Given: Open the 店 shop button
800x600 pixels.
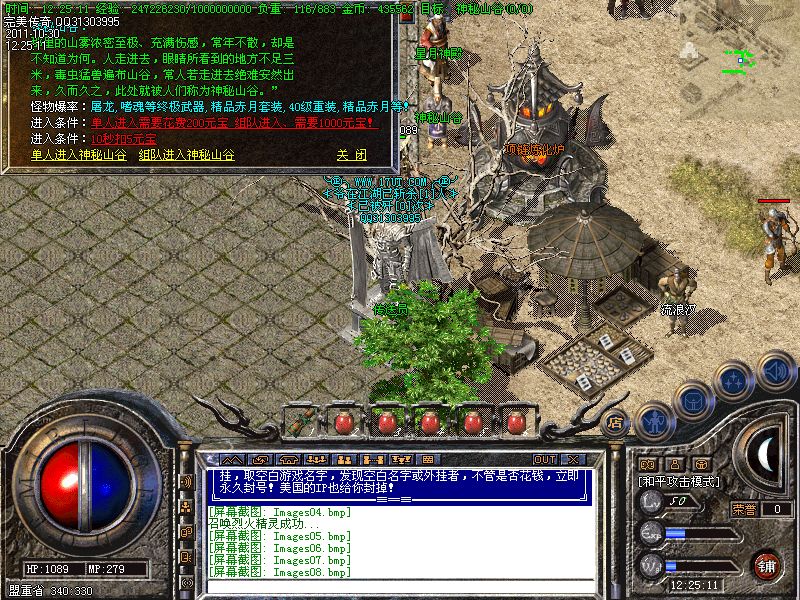Looking at the screenshot, I should [x=616, y=423].
